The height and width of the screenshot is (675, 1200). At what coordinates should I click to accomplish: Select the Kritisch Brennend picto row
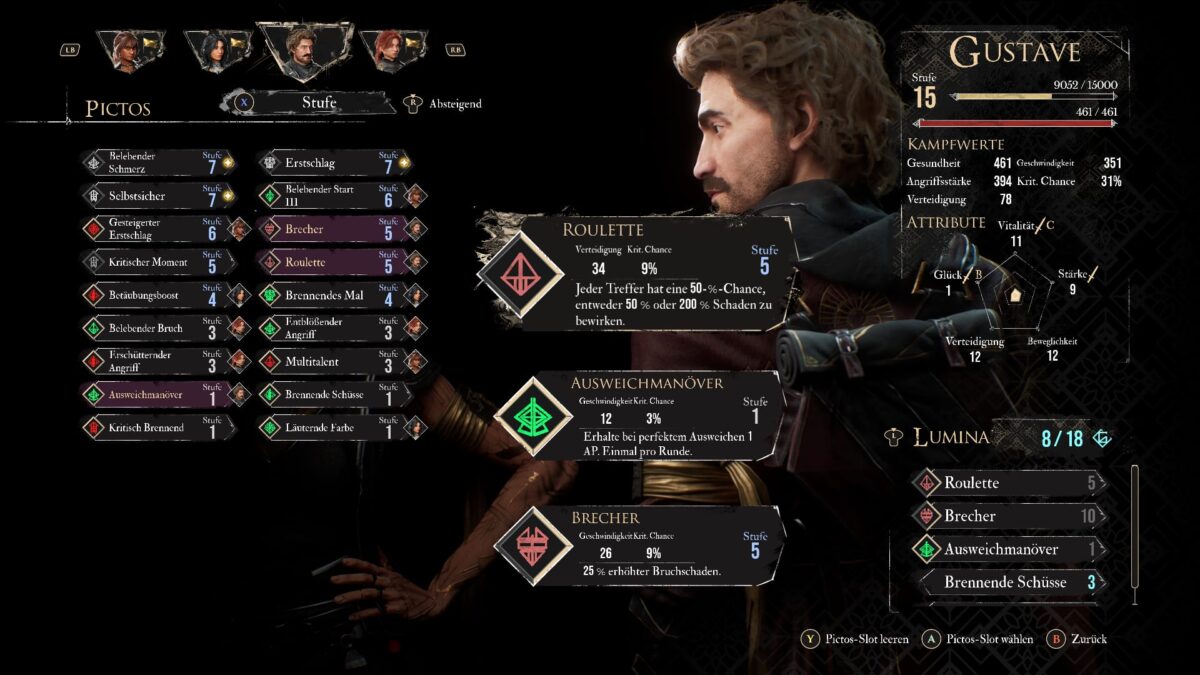click(x=160, y=427)
